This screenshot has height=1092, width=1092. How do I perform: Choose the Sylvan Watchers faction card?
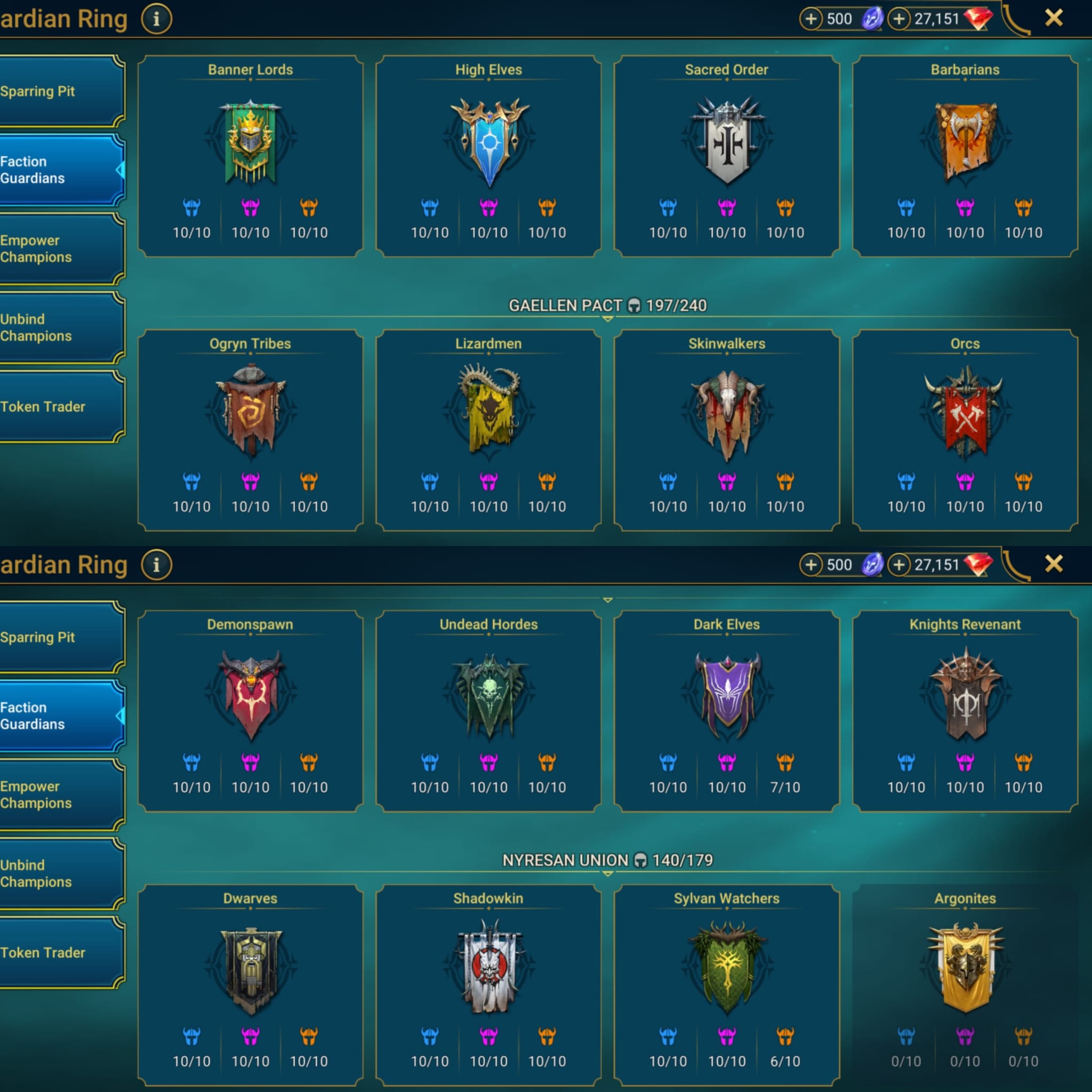pyautogui.click(x=726, y=985)
